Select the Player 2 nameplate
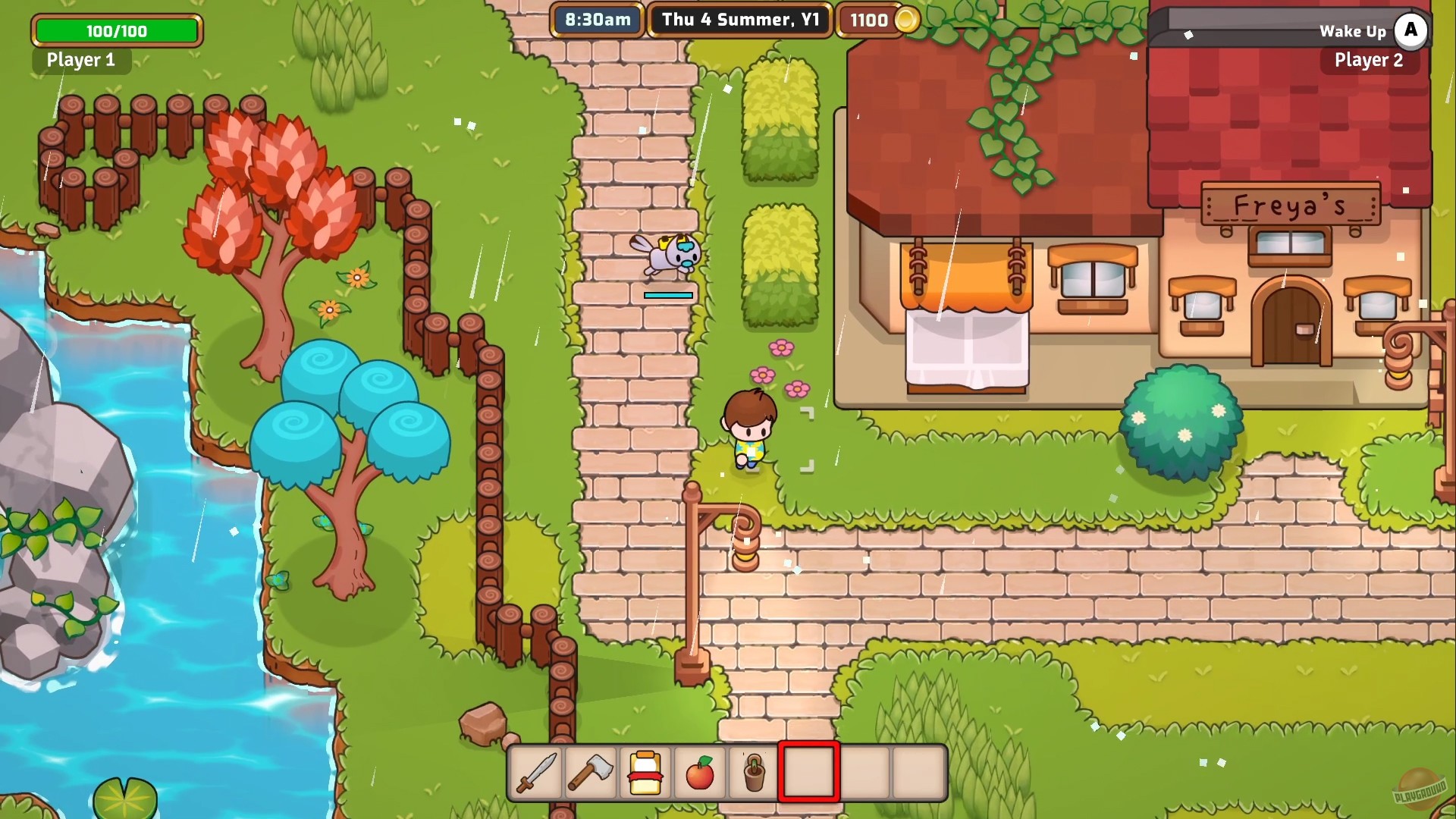1456x819 pixels. pos(1370,61)
